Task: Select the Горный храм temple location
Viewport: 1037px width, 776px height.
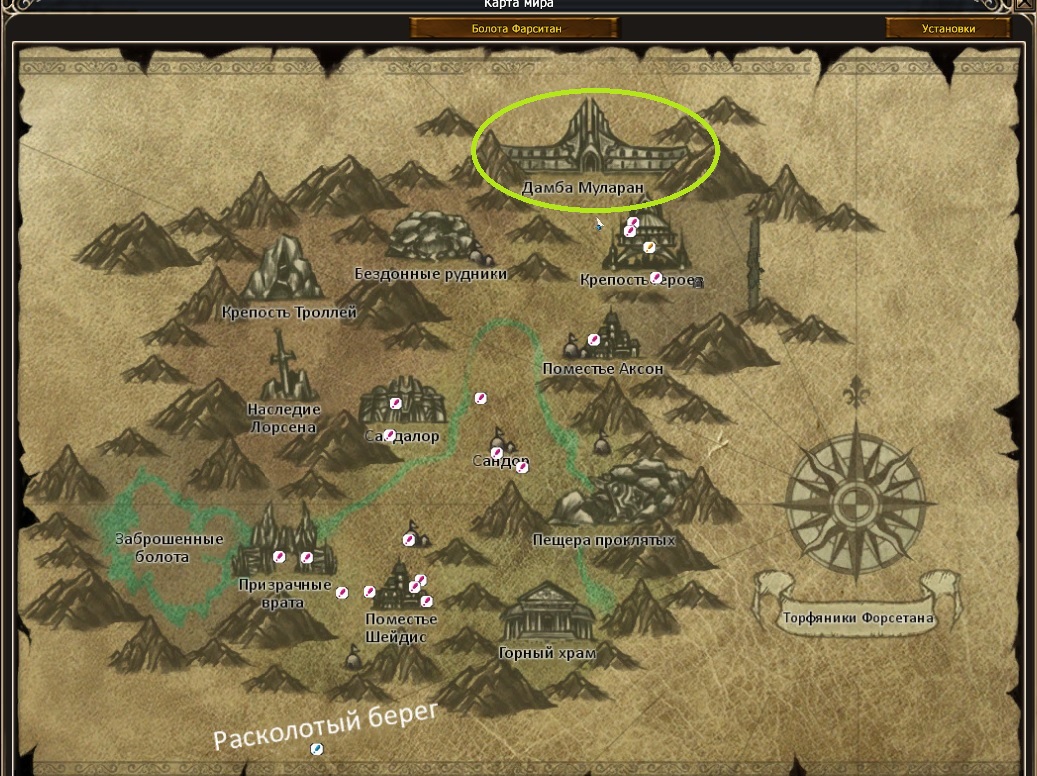Action: click(546, 614)
